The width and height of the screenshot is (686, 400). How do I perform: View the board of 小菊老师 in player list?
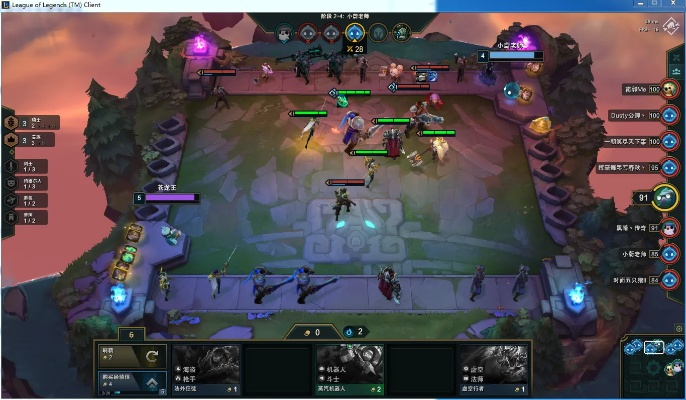point(667,254)
